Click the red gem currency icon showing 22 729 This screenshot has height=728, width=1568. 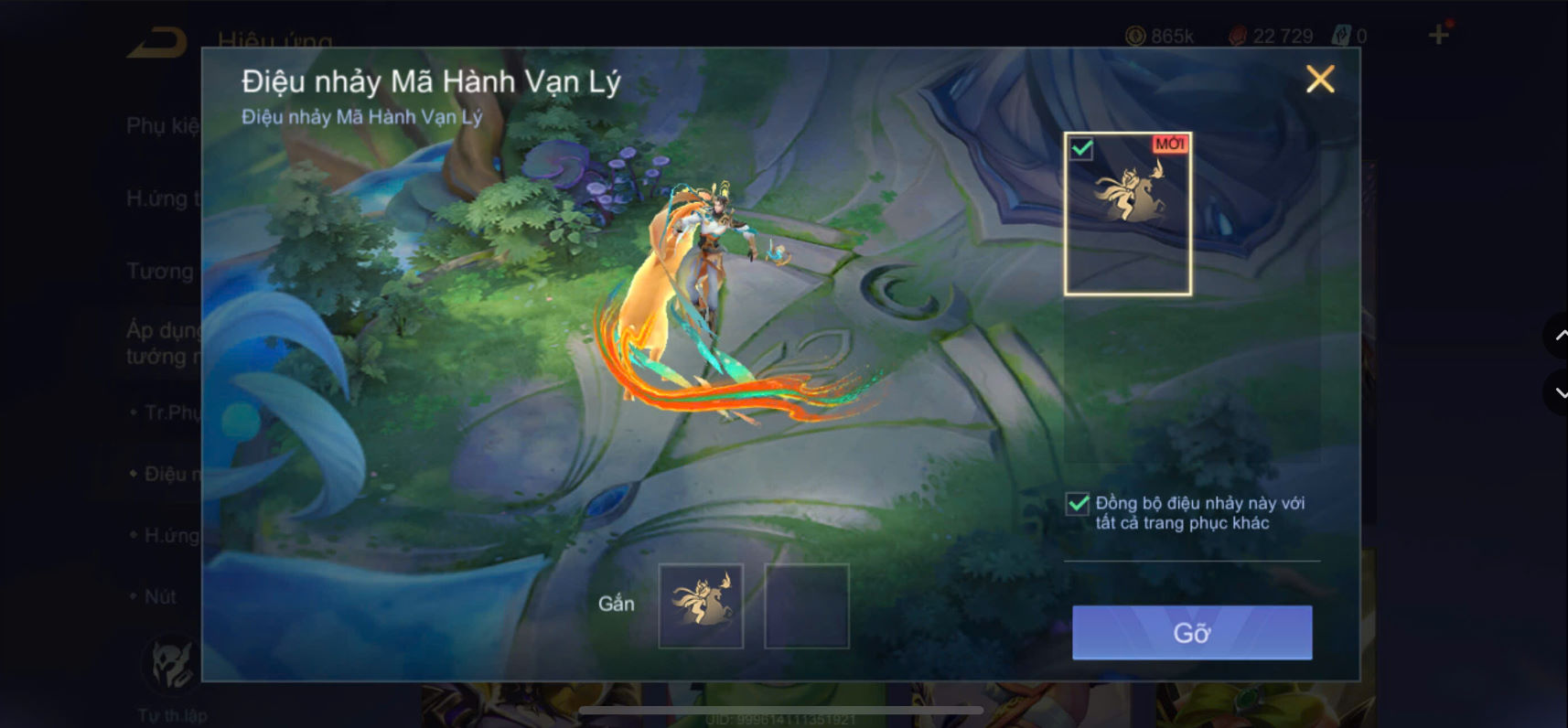coord(1239,36)
